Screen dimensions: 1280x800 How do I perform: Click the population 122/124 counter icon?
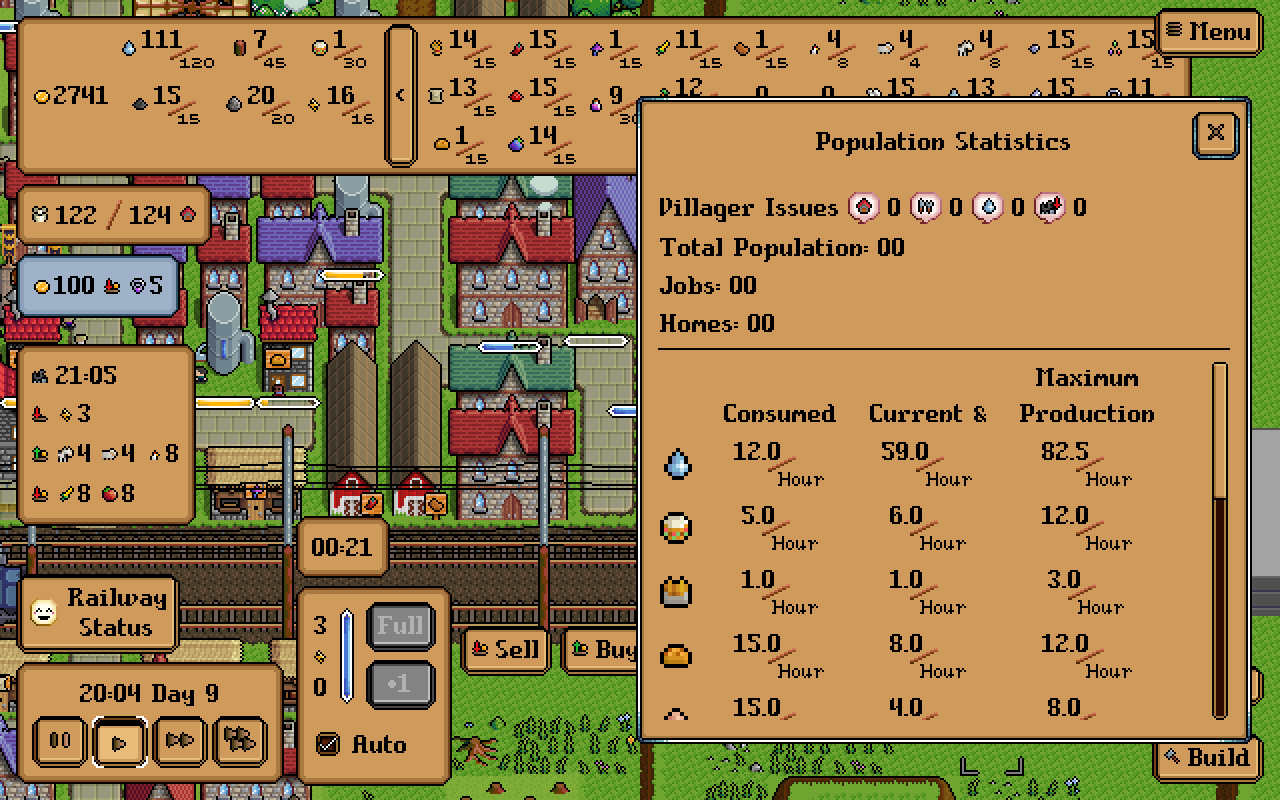coord(39,213)
